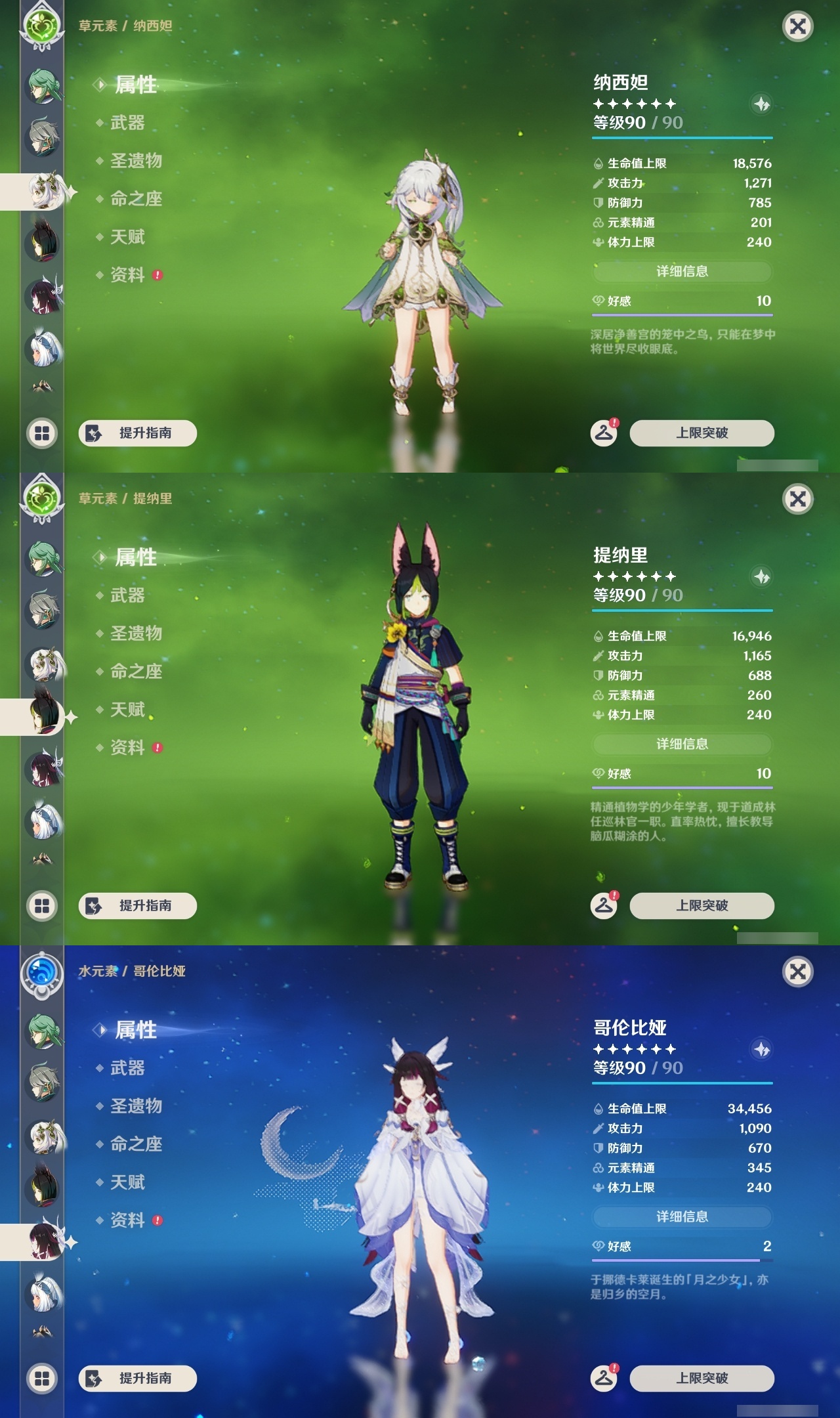Viewport: 840px width, 1418px height.
Task: Open the character outfit icon with red badge
Action: point(603,433)
